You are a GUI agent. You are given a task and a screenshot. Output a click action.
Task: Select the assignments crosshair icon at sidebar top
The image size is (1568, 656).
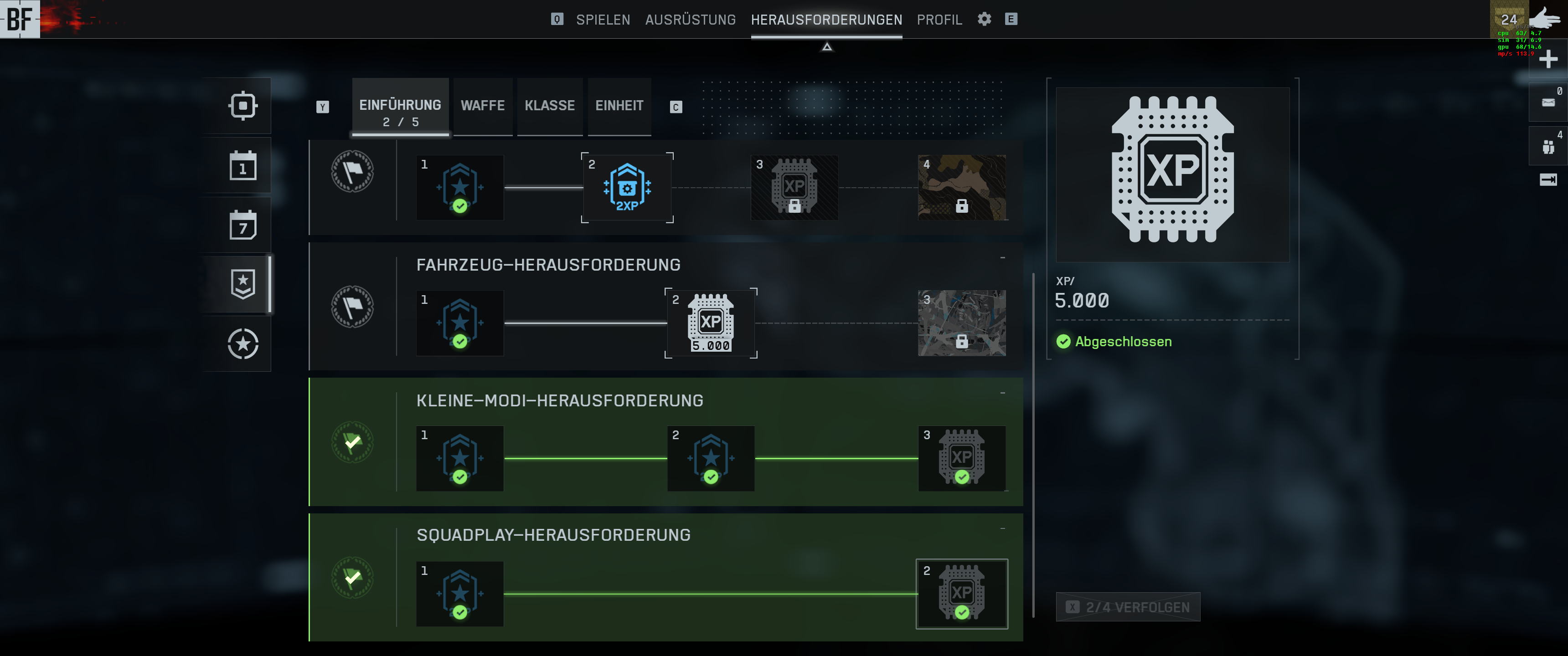click(x=243, y=105)
